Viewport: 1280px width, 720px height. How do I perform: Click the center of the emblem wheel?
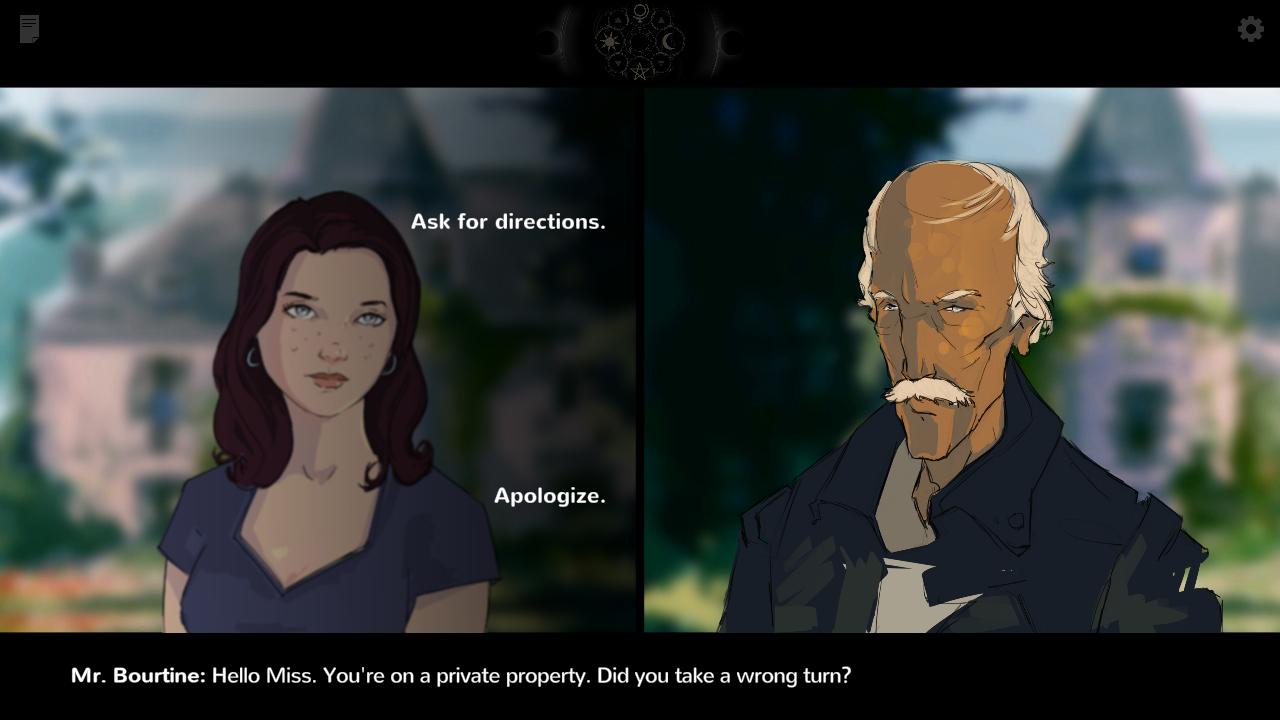[x=641, y=41]
